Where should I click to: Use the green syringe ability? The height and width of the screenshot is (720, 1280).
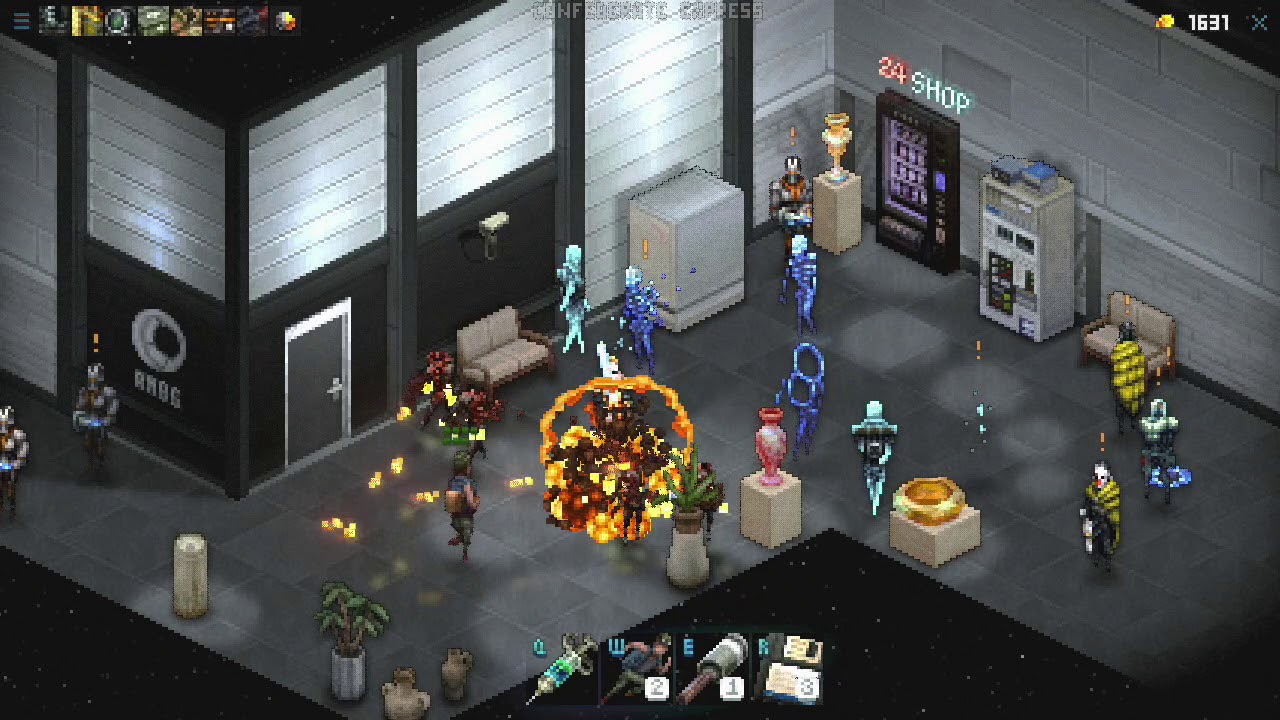point(567,668)
